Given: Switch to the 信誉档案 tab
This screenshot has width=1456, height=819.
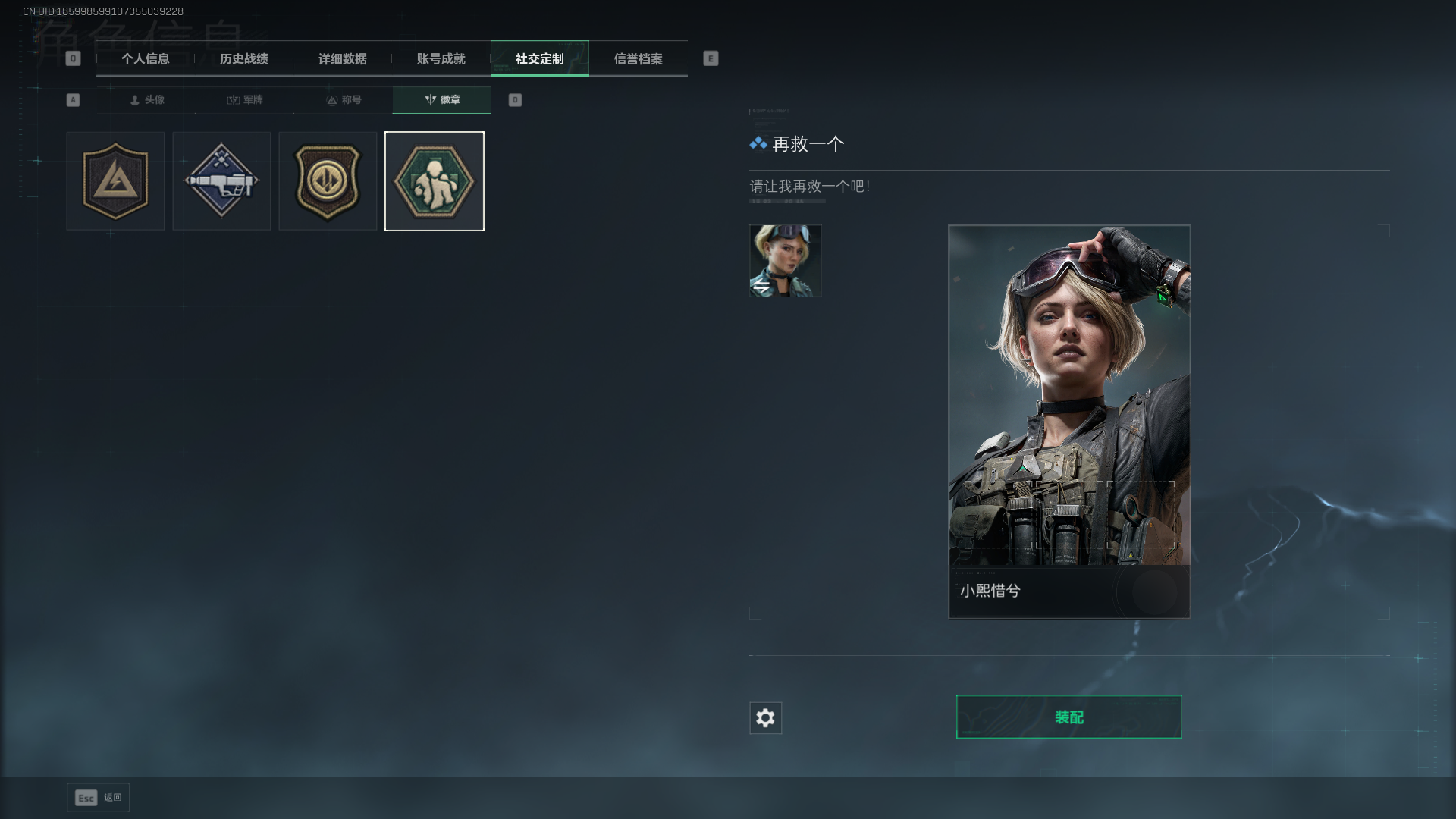Looking at the screenshot, I should 639,58.
